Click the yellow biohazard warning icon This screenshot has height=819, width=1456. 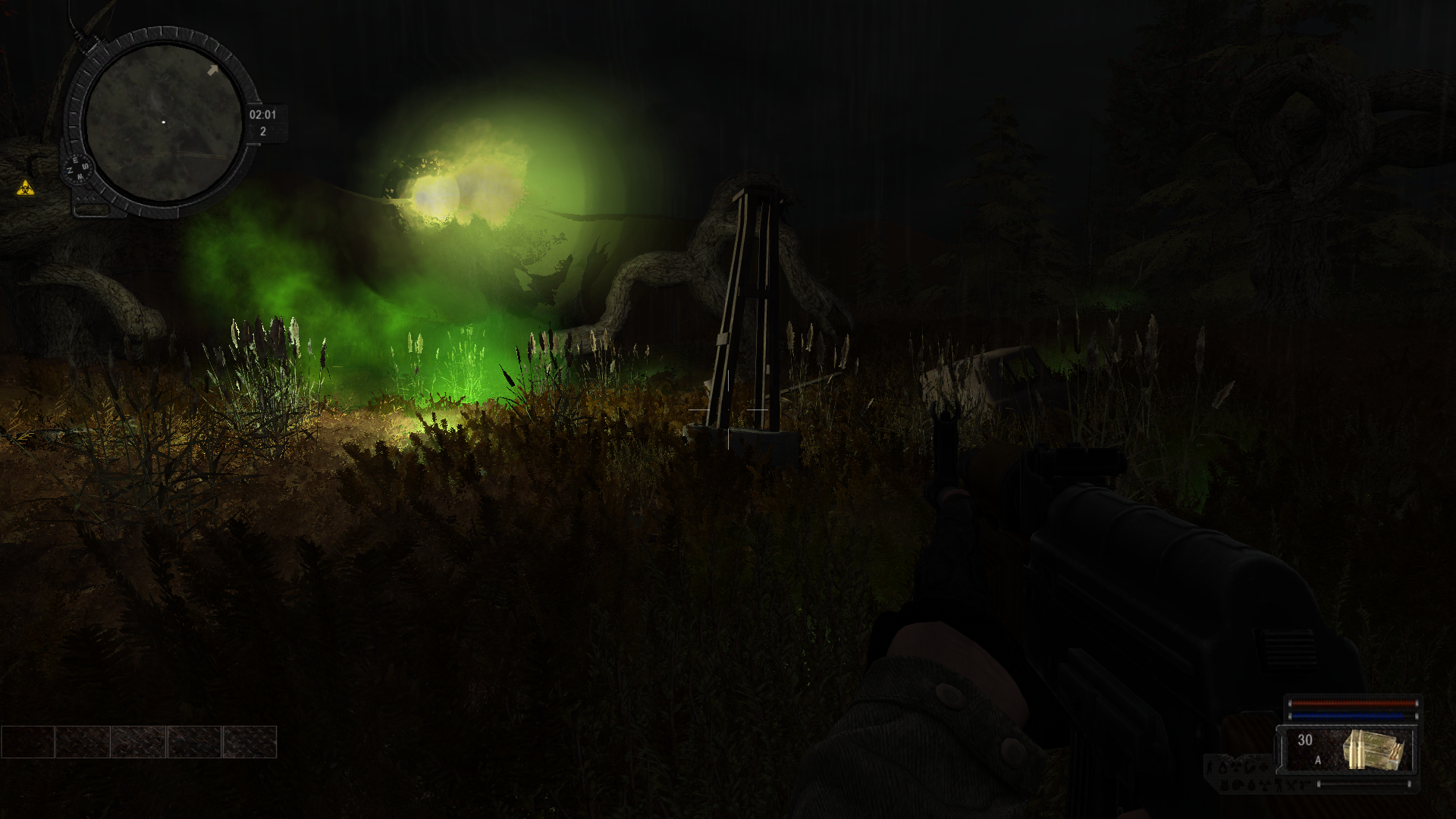26,187
